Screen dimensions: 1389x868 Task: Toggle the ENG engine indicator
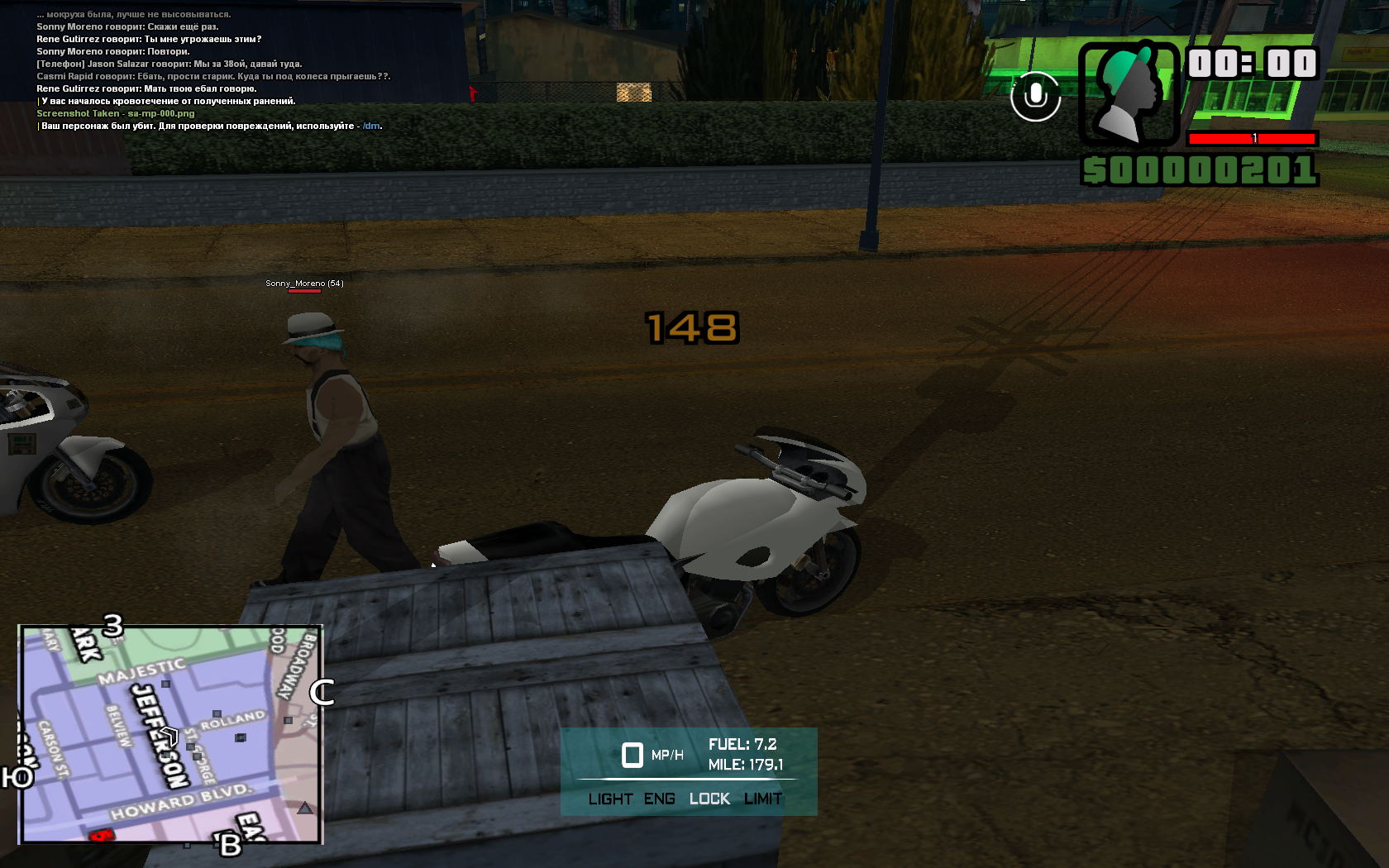tap(659, 799)
